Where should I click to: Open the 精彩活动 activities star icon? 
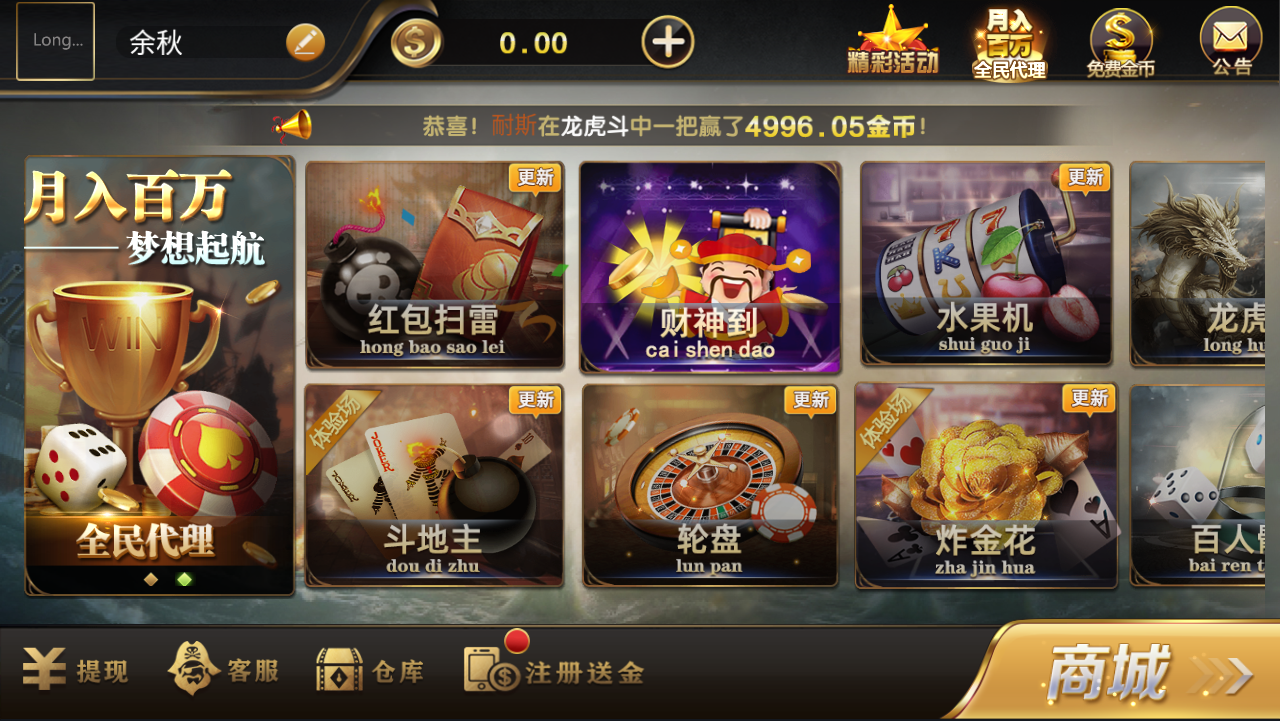pyautogui.click(x=895, y=40)
